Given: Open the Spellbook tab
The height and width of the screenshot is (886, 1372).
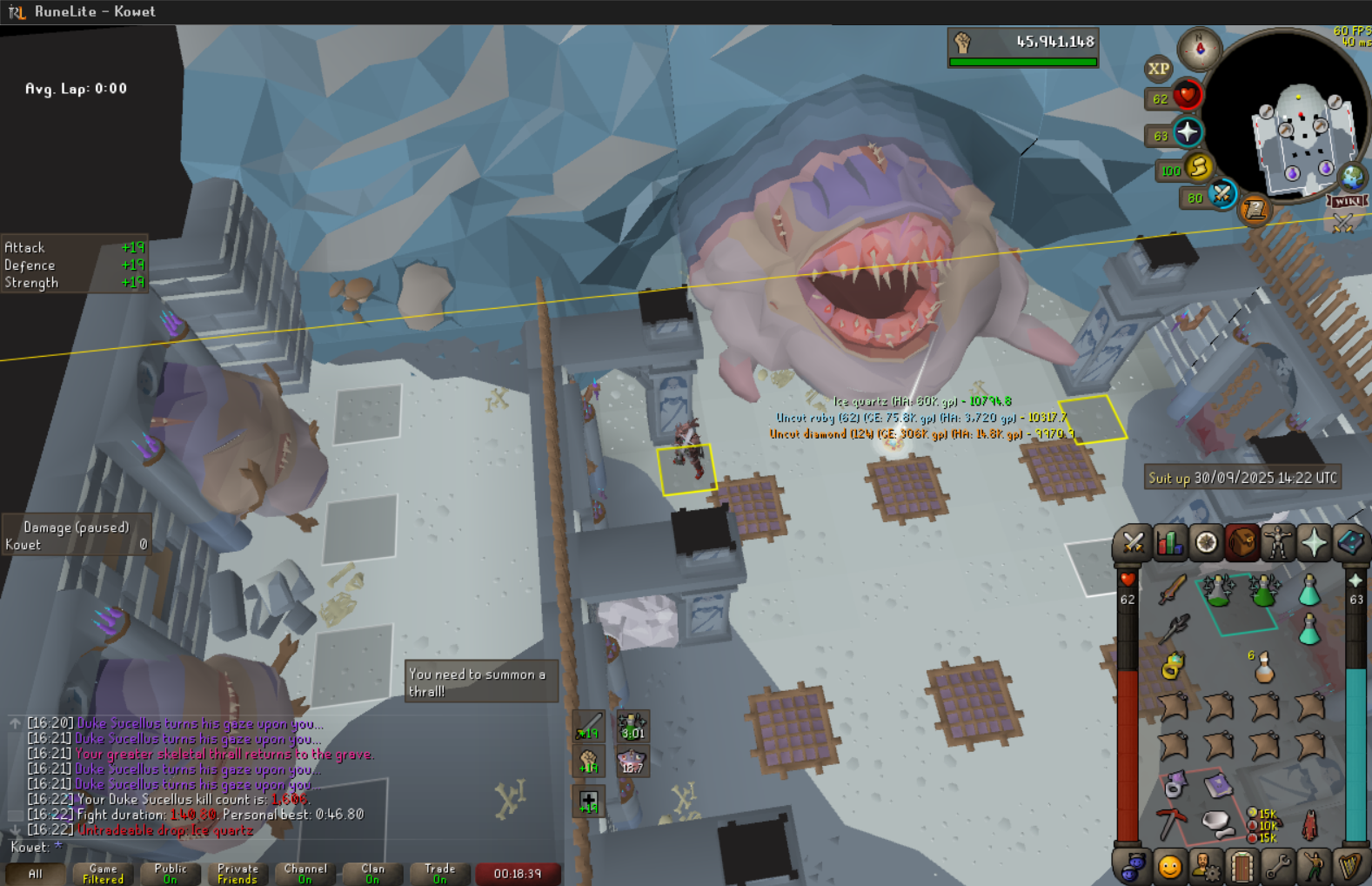Looking at the screenshot, I should (1349, 543).
